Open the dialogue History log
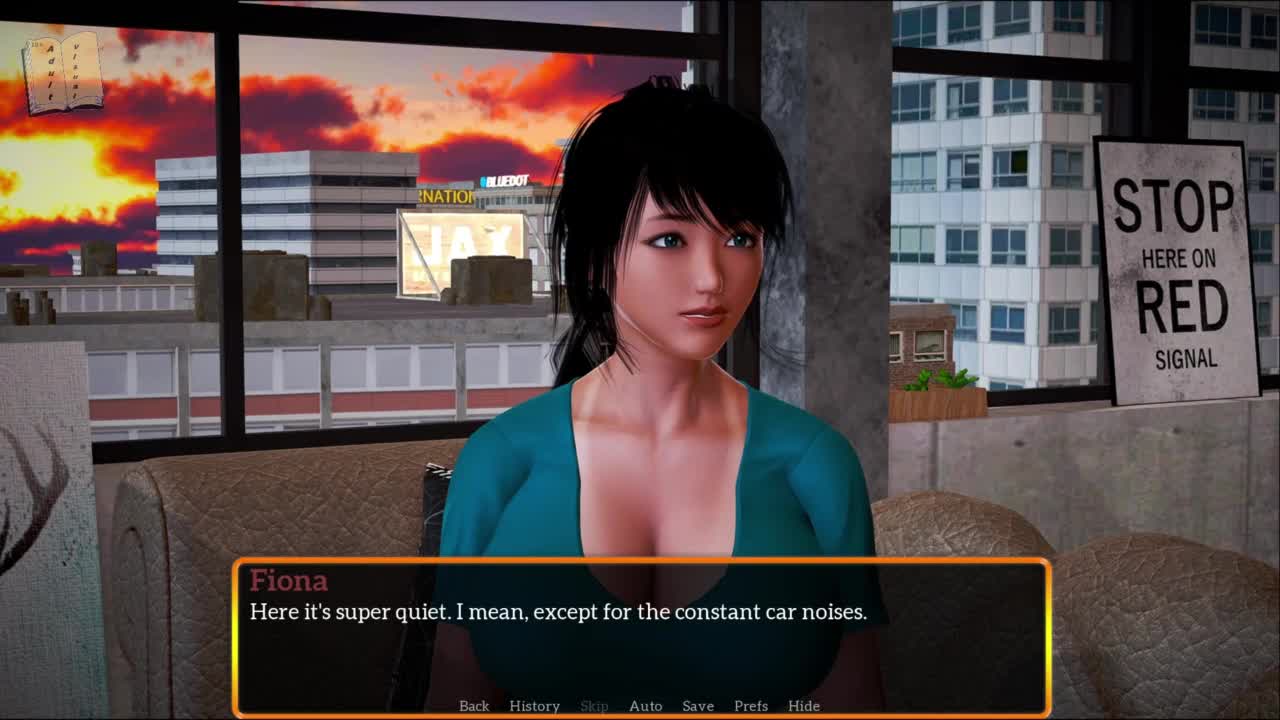This screenshot has width=1280, height=720. 534,706
